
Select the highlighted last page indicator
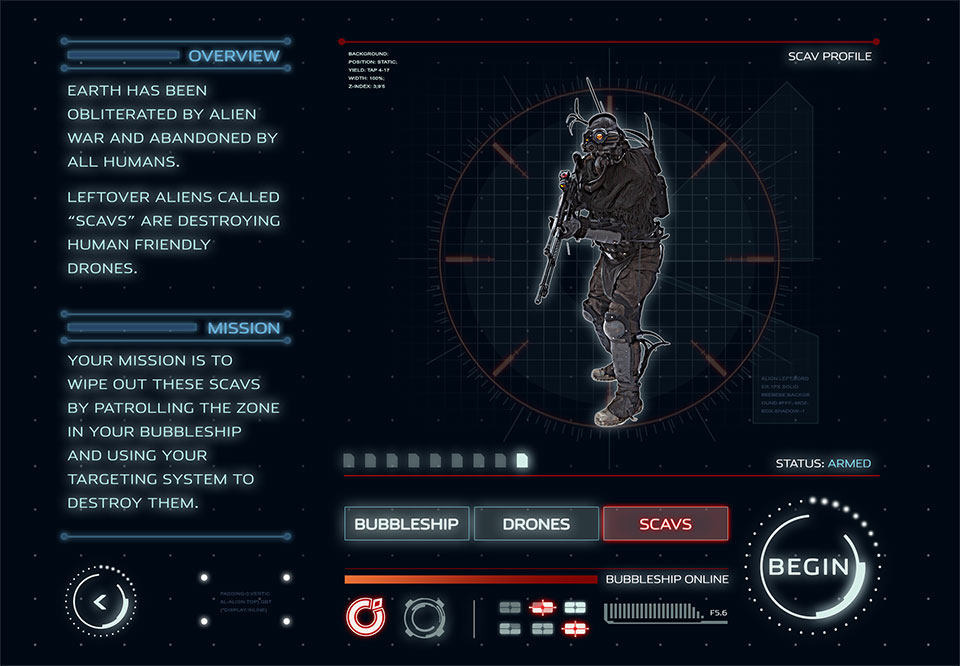[x=522, y=461]
